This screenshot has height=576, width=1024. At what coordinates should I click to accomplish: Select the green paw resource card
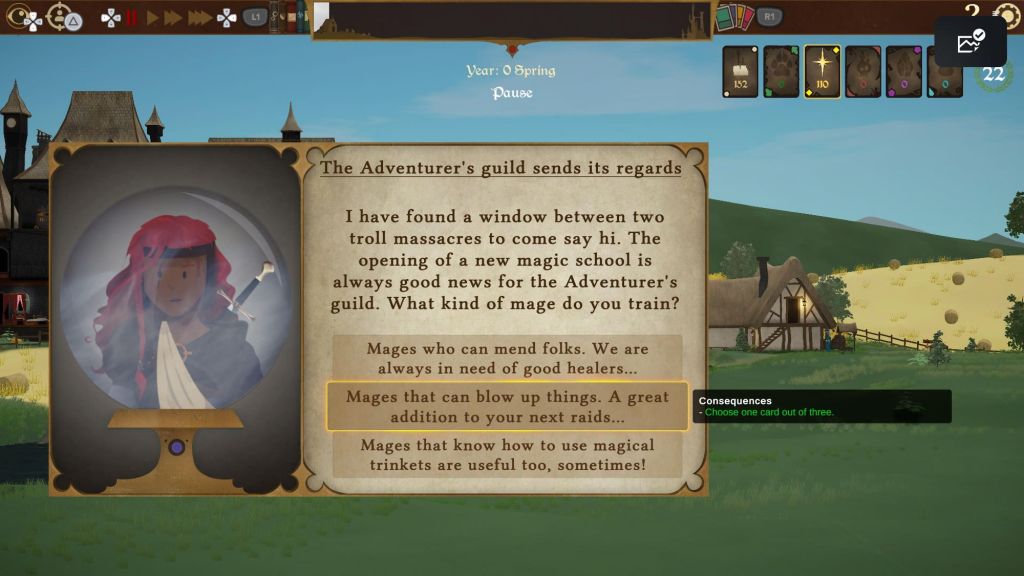click(x=781, y=71)
